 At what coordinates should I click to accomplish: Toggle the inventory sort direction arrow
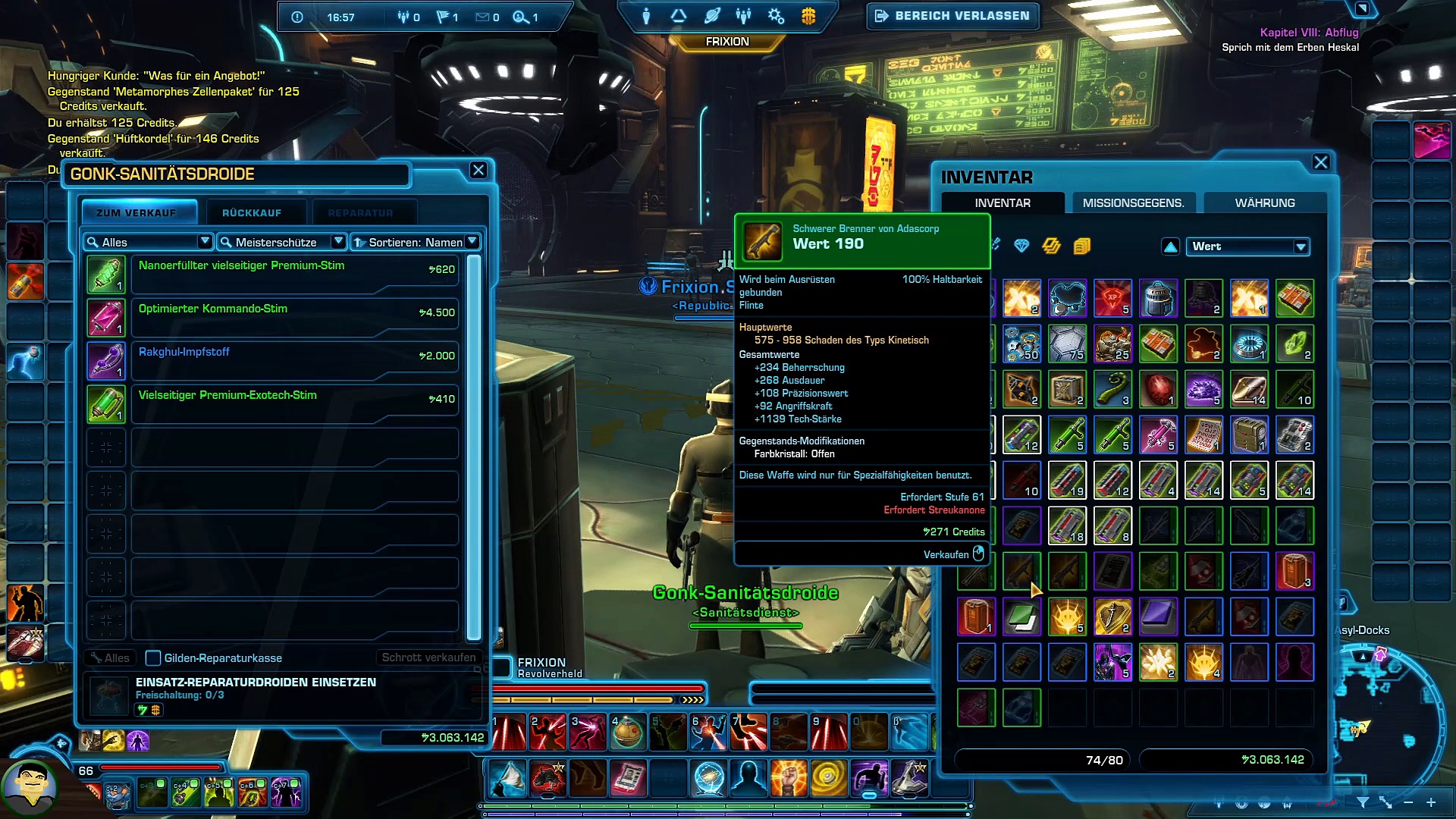(x=1170, y=246)
